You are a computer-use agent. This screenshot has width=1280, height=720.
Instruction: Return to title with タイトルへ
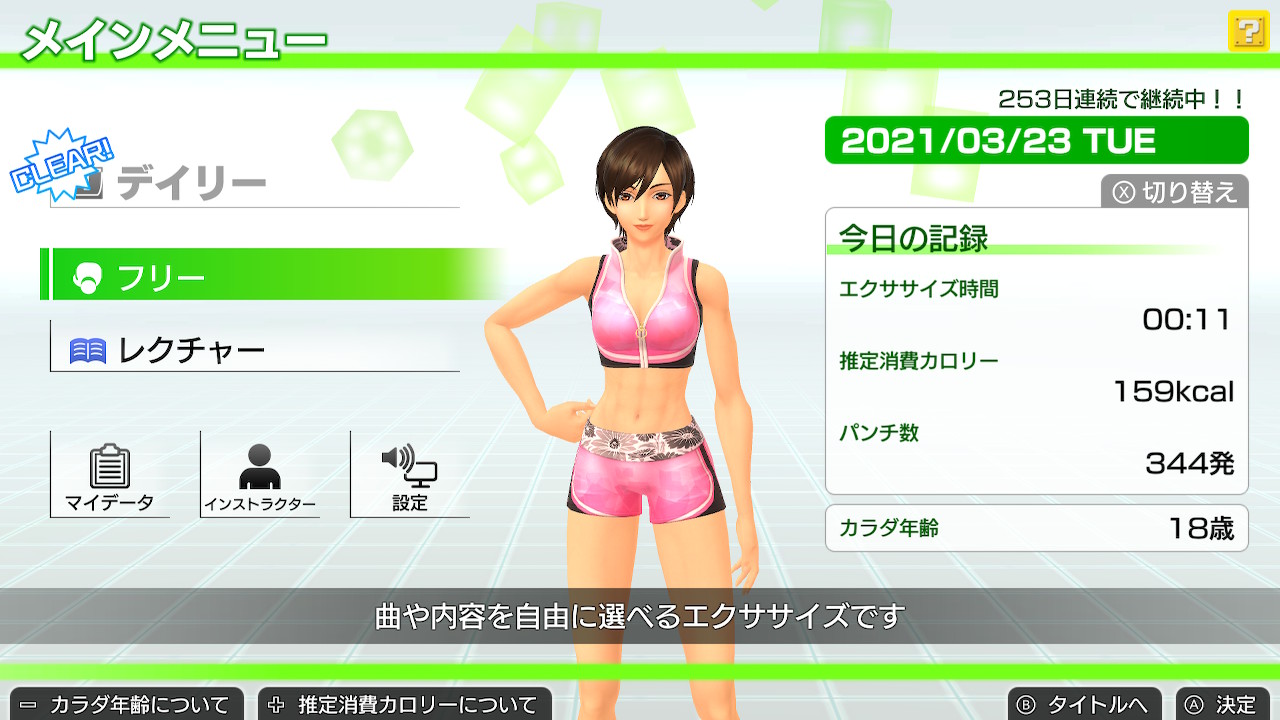point(1085,704)
